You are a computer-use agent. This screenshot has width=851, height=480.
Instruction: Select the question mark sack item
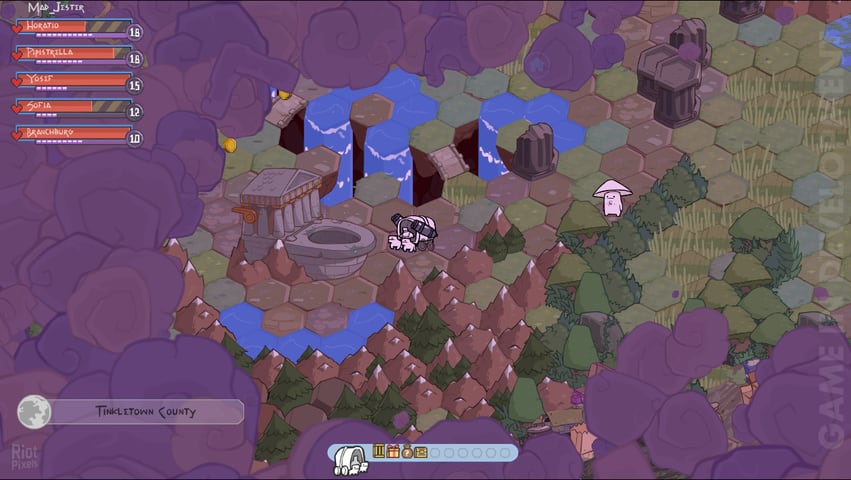tap(407, 452)
